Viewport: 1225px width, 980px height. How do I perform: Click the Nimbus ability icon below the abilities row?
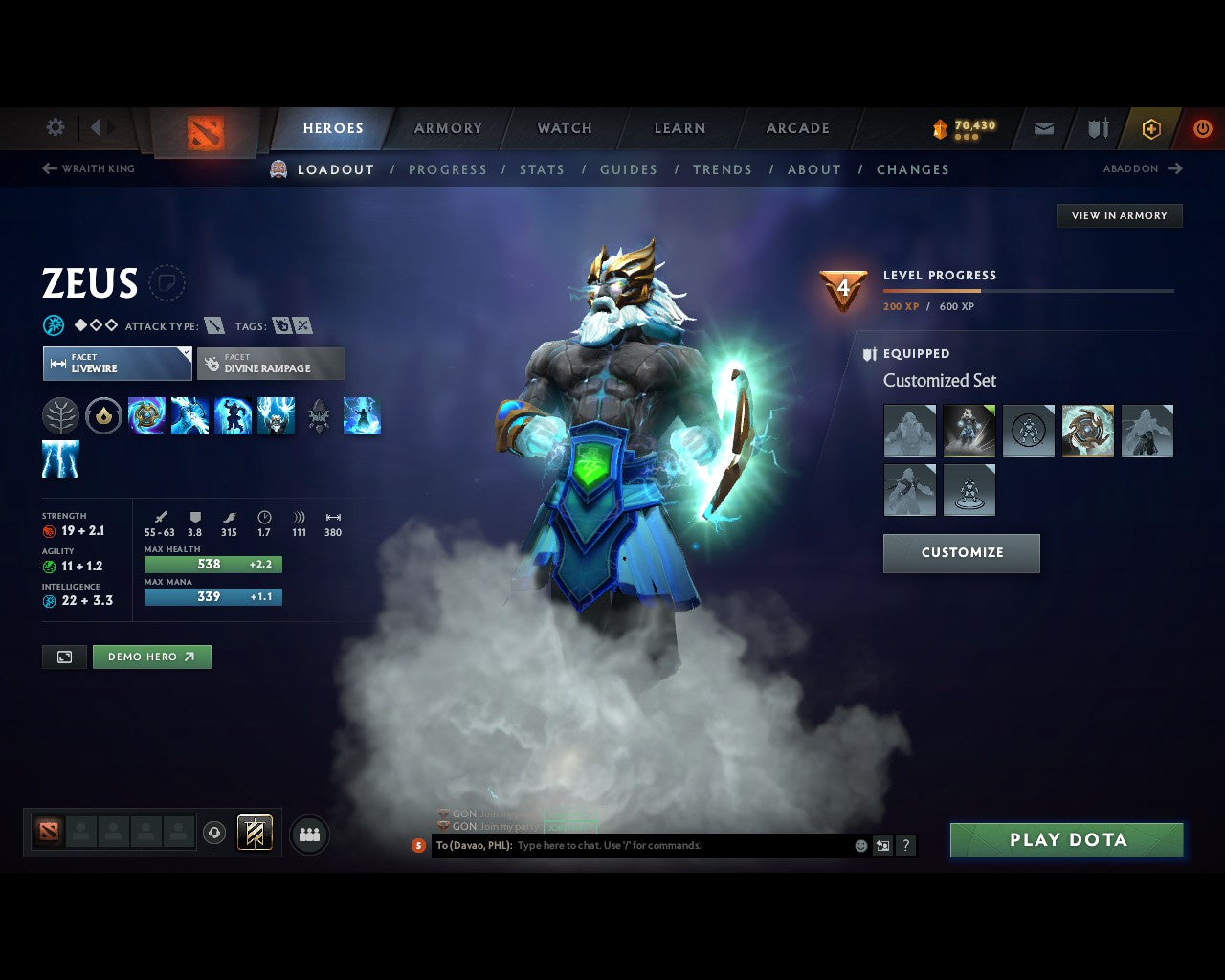61,459
